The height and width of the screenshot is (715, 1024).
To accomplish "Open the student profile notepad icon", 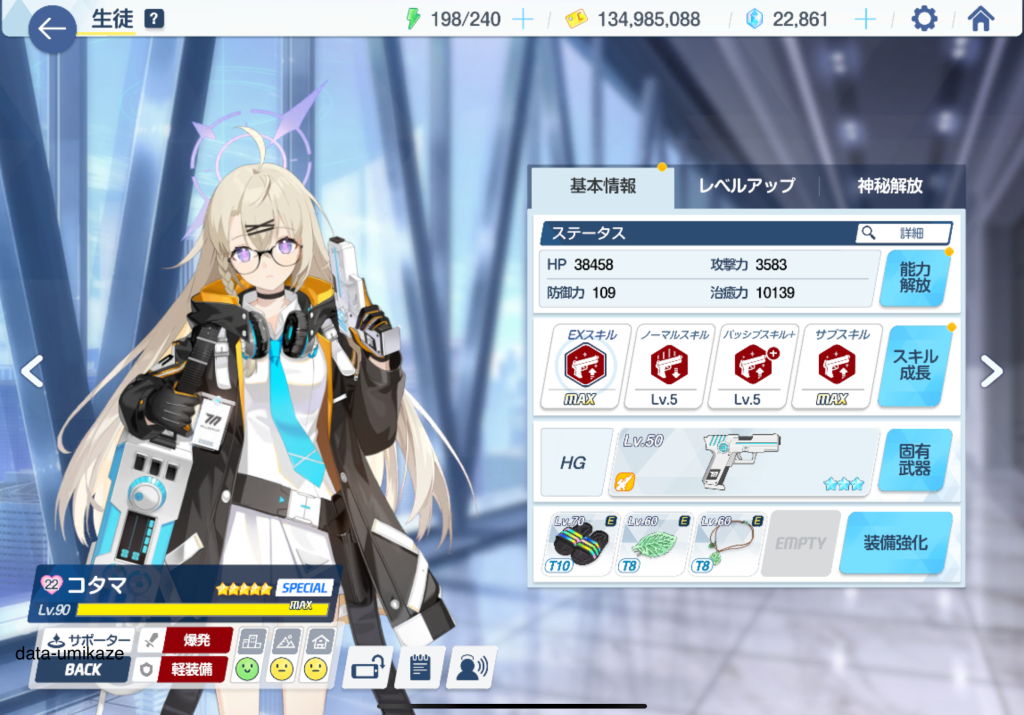I will click(x=419, y=667).
